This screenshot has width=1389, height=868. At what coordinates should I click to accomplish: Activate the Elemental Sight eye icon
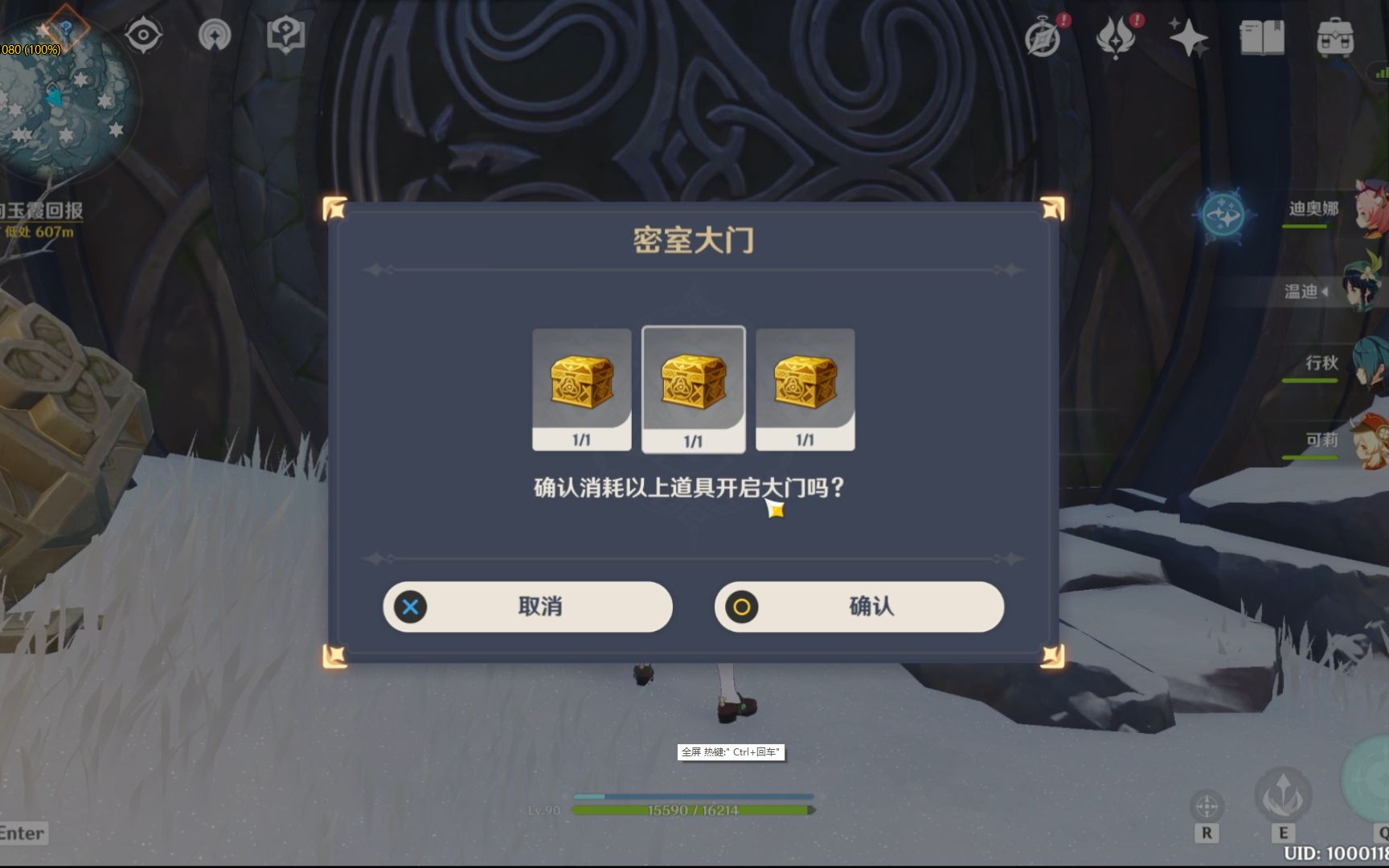tap(145, 35)
